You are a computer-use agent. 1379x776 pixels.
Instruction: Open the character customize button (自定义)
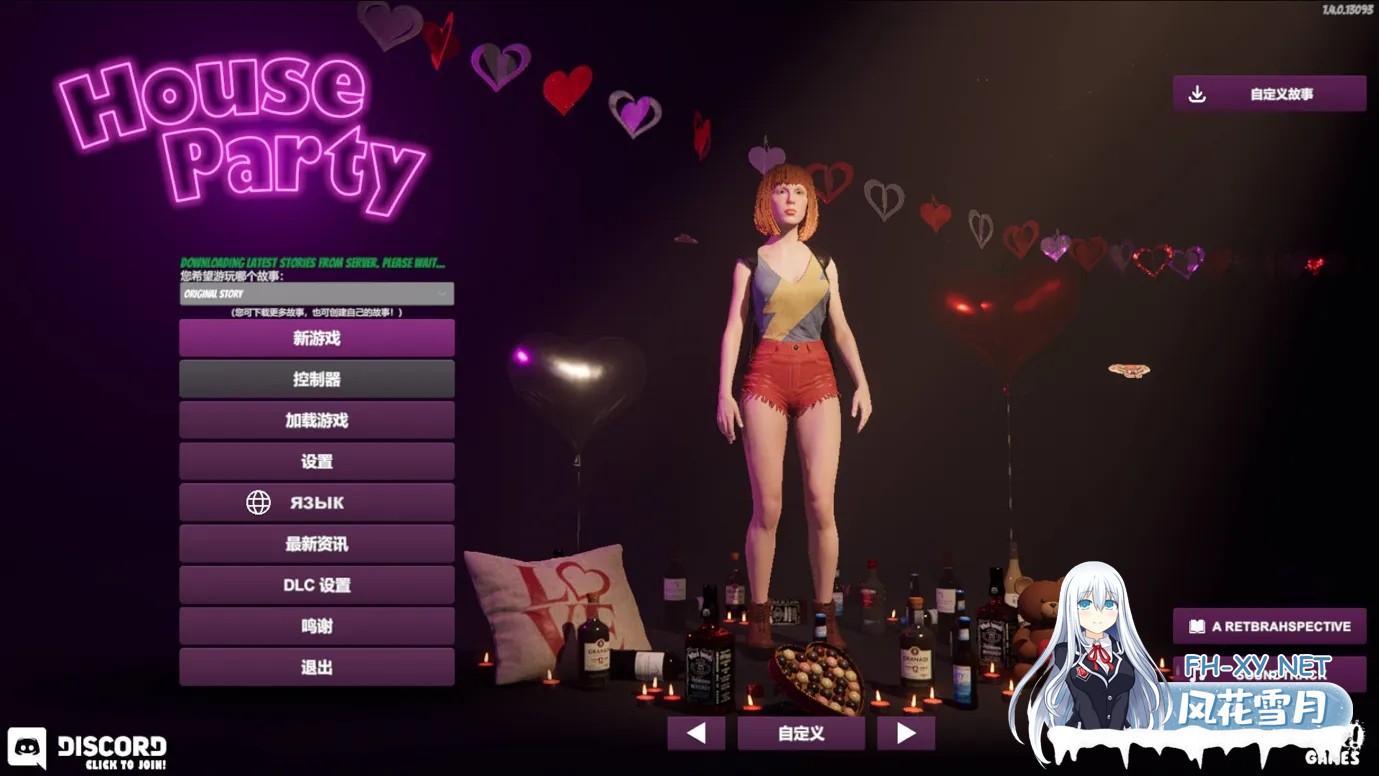pyautogui.click(x=801, y=733)
